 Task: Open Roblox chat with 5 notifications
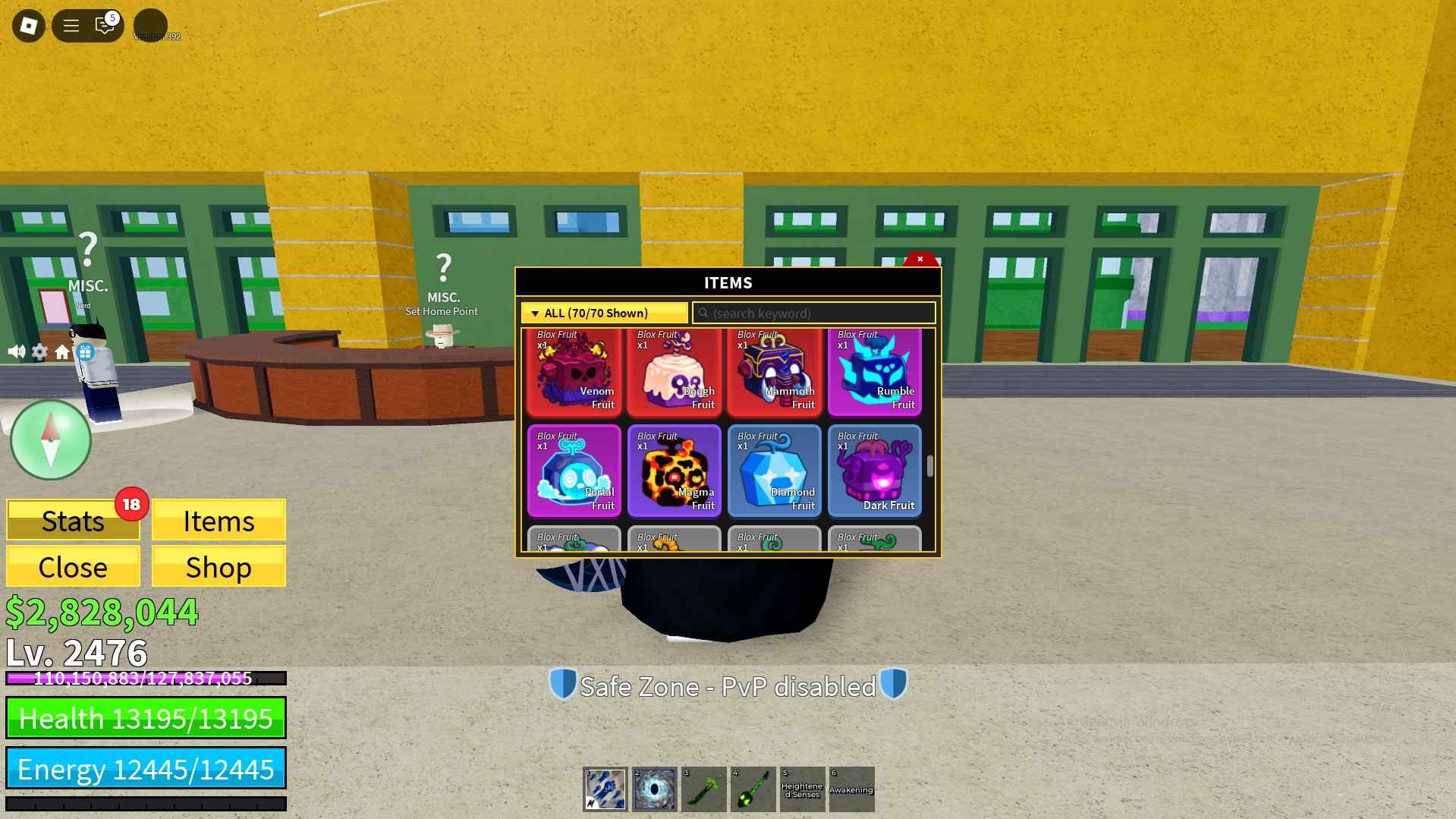[x=103, y=24]
